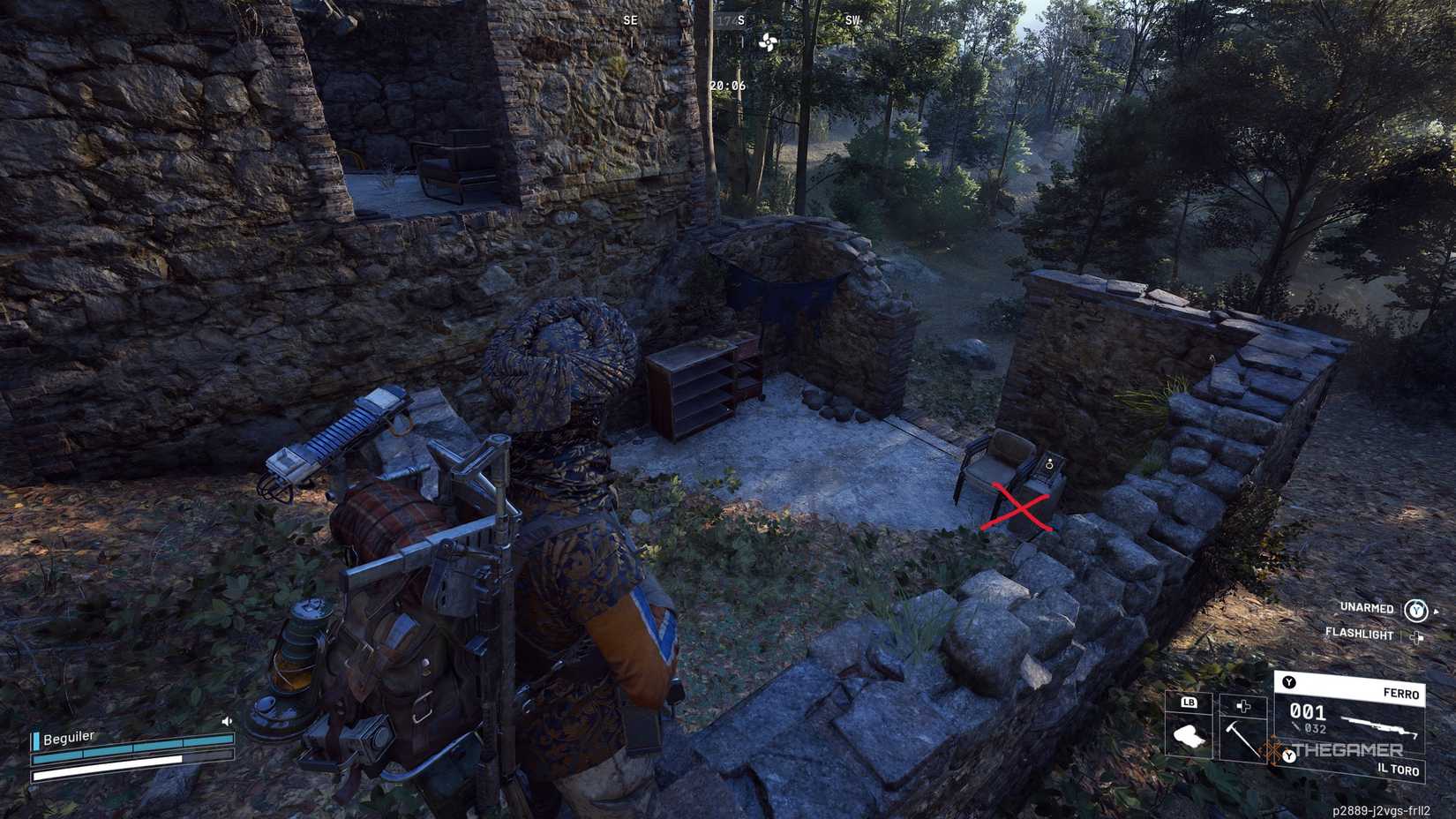Select the pickaxe tool icon in the hotbar
Screen dimensions: 1456x819
click(1241, 738)
